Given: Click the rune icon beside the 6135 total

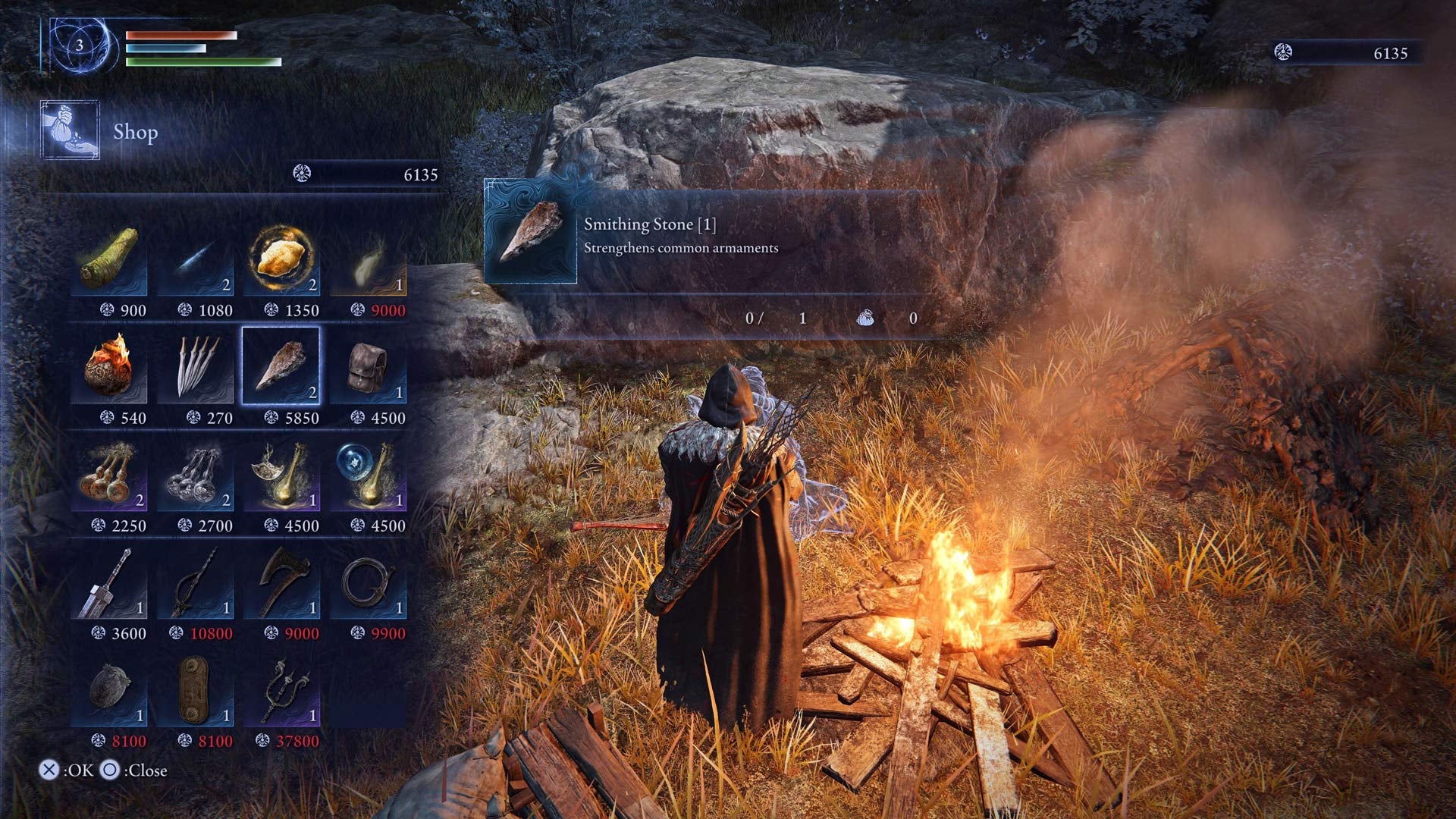Looking at the screenshot, I should (x=302, y=174).
